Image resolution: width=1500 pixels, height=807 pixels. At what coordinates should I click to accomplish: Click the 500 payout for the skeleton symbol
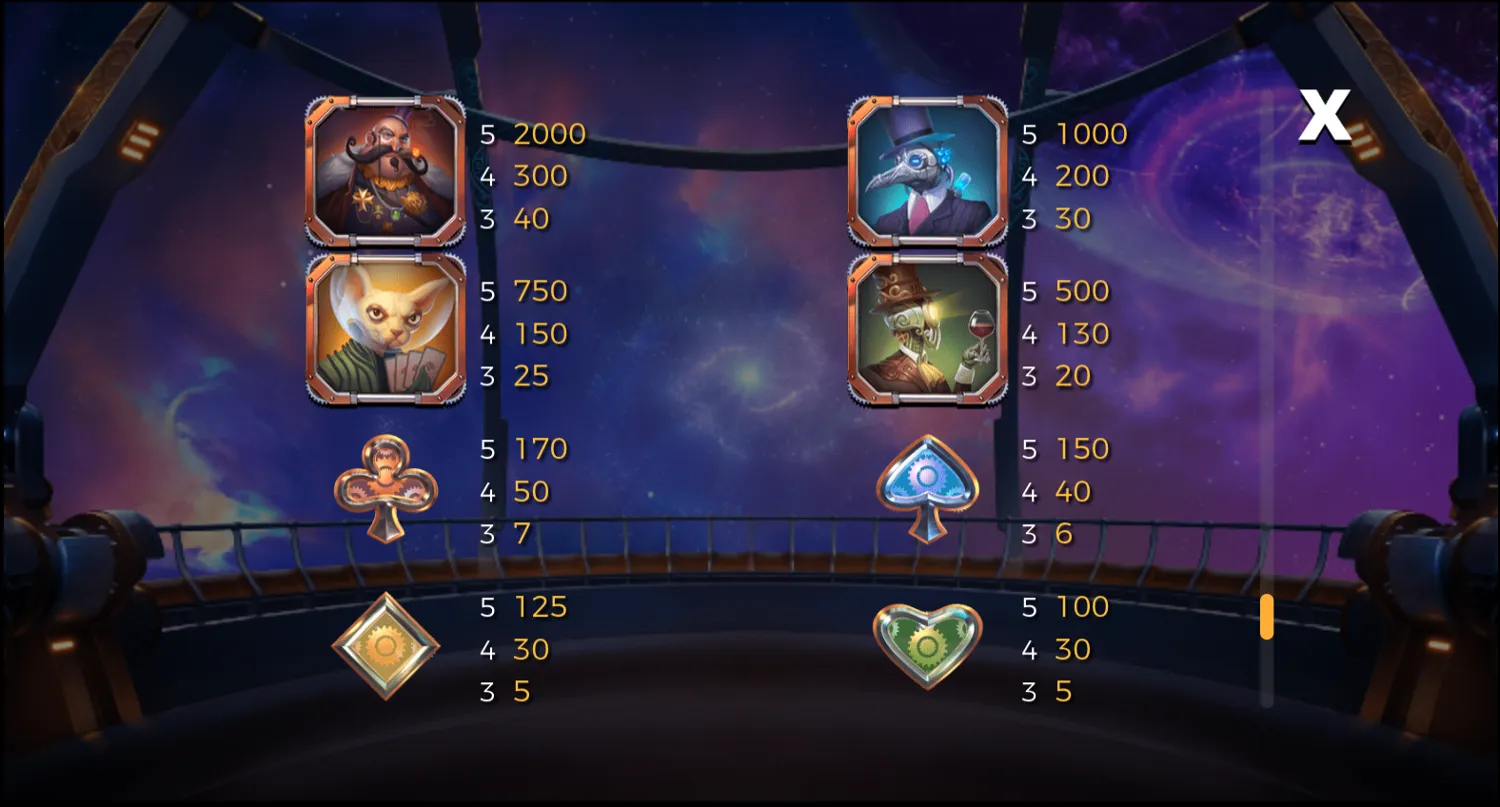1081,291
